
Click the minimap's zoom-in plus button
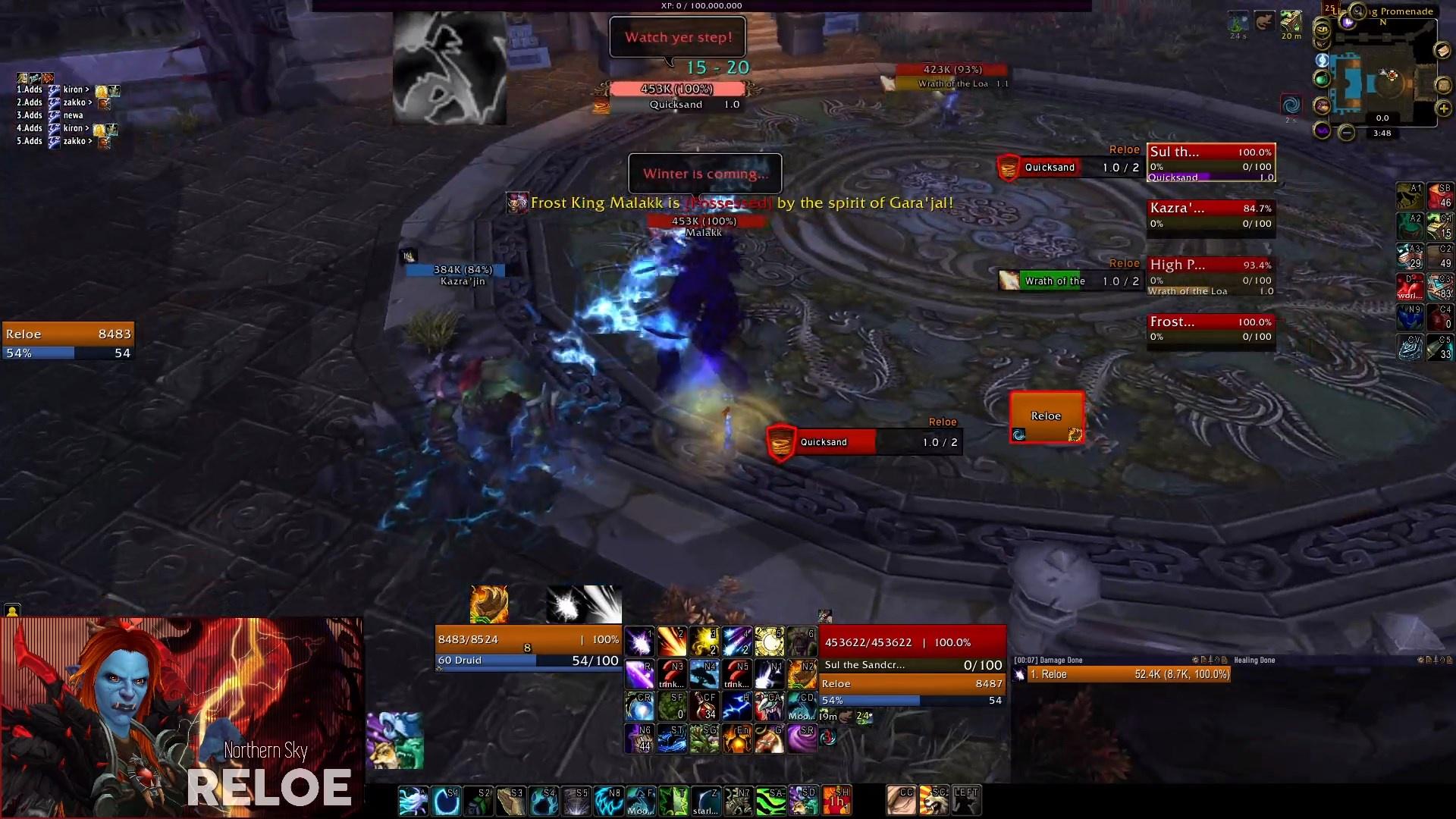(1443, 108)
